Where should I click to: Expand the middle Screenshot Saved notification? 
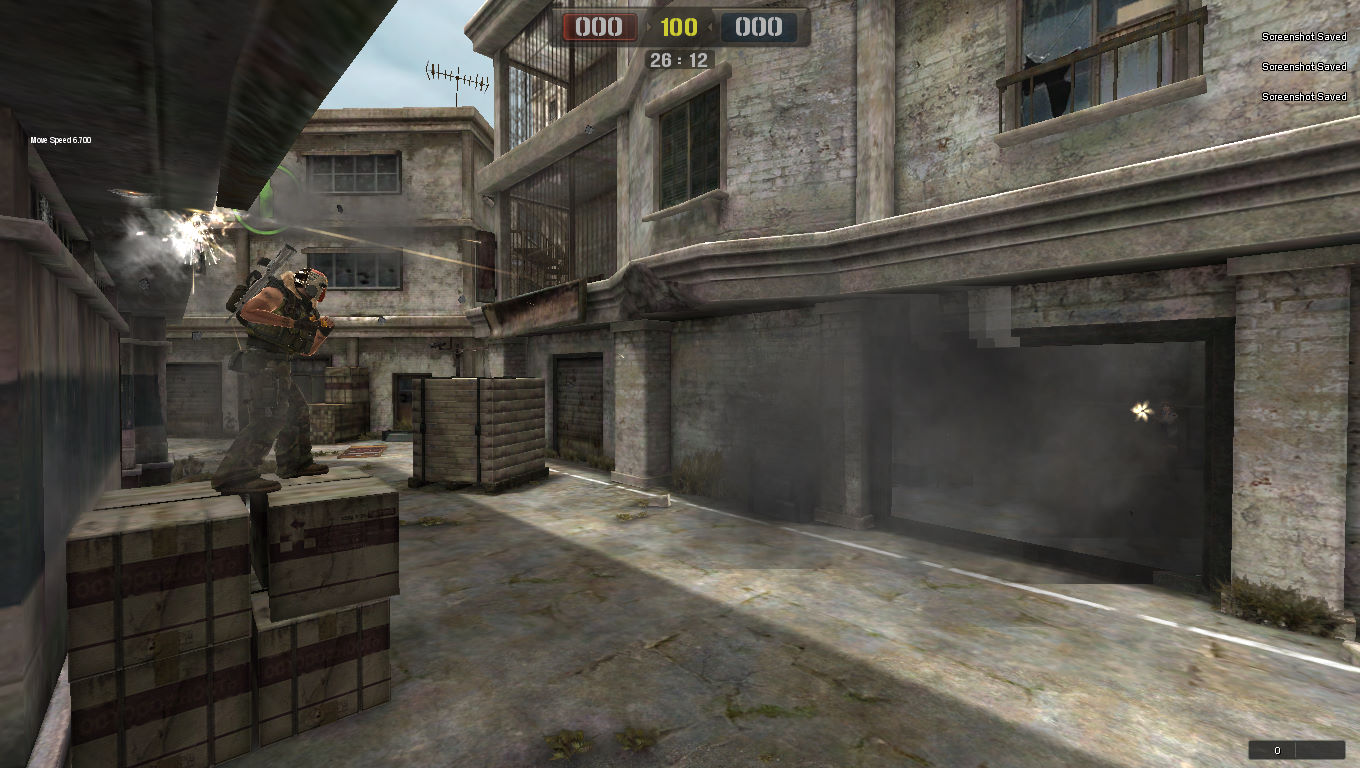[x=1303, y=67]
